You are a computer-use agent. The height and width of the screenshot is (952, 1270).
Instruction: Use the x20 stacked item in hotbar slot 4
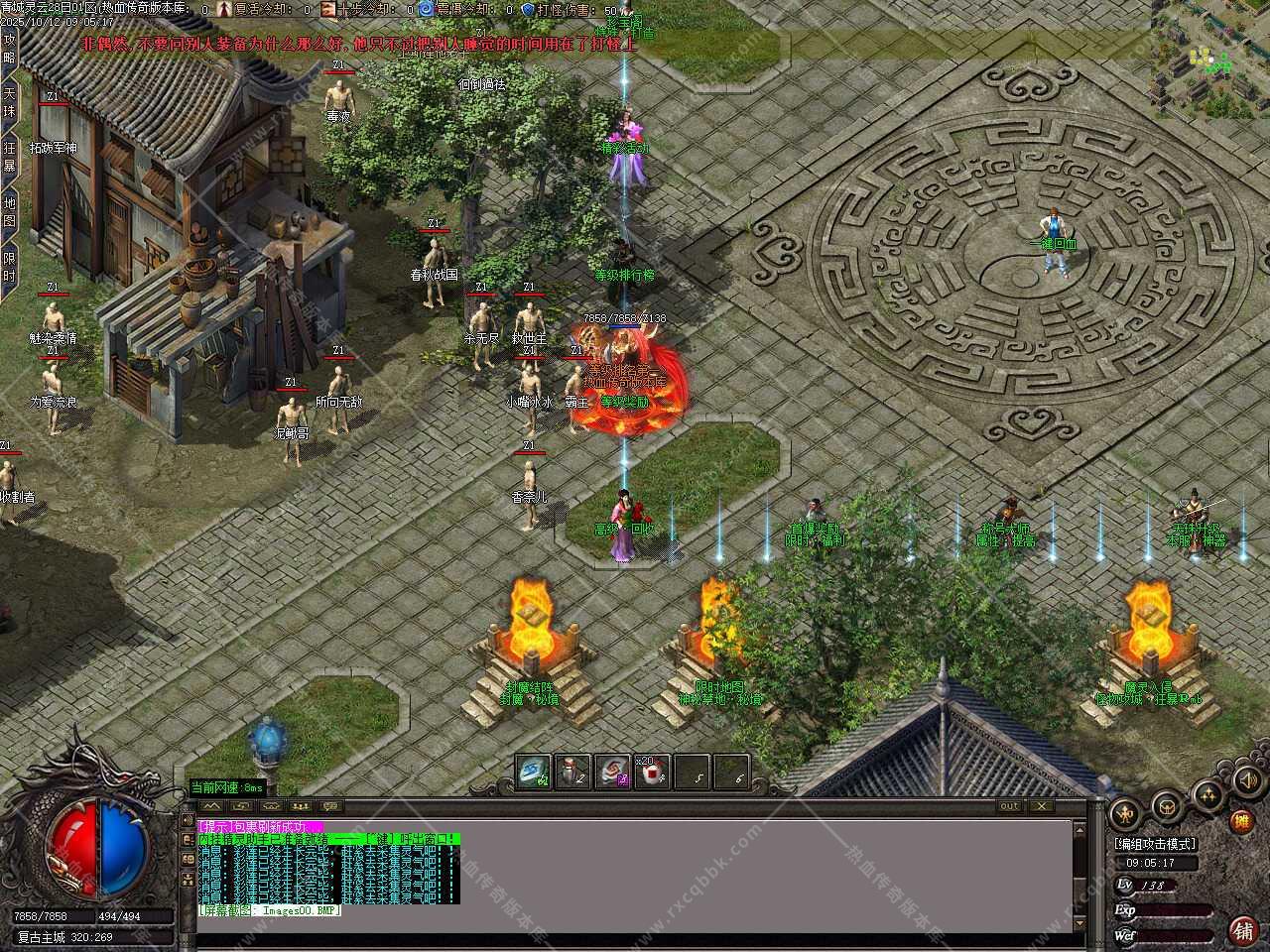652,772
